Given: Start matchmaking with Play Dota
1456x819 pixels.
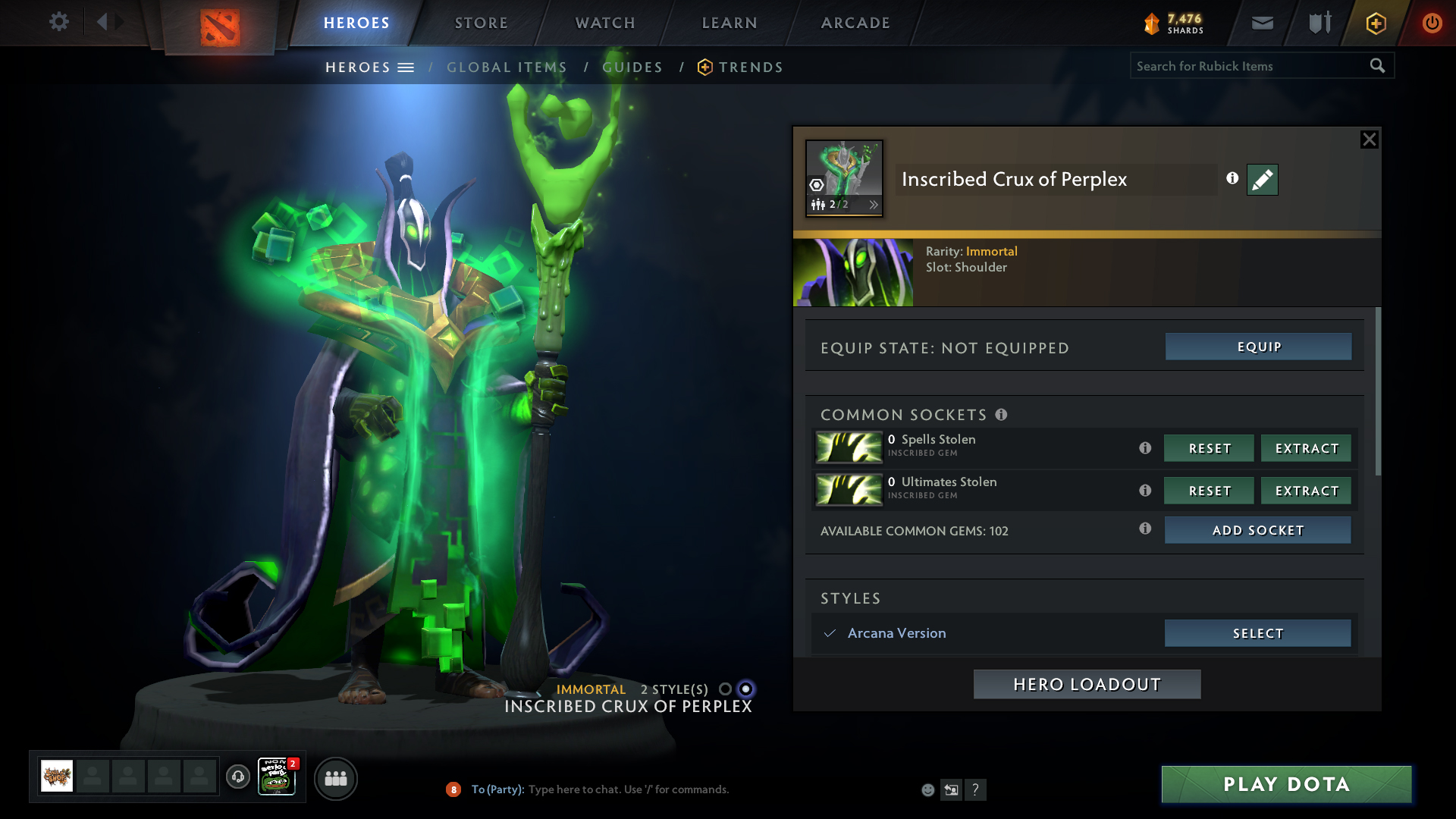Looking at the screenshot, I should click(1286, 784).
